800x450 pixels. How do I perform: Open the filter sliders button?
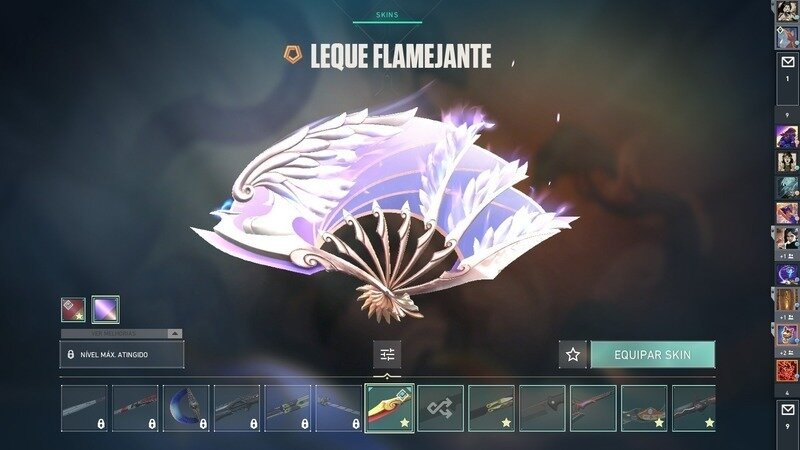388,354
